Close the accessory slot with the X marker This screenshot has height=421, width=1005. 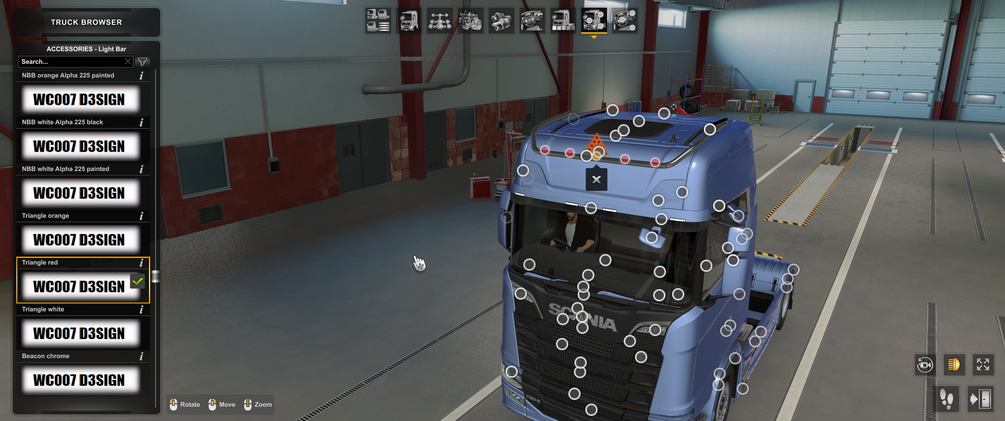point(596,179)
